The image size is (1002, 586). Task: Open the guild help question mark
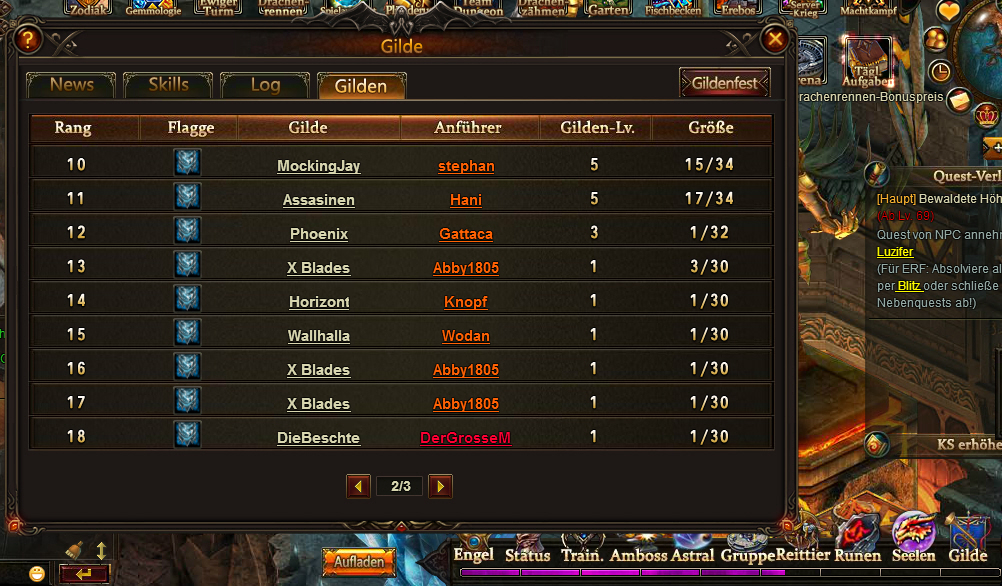pyautogui.click(x=28, y=40)
